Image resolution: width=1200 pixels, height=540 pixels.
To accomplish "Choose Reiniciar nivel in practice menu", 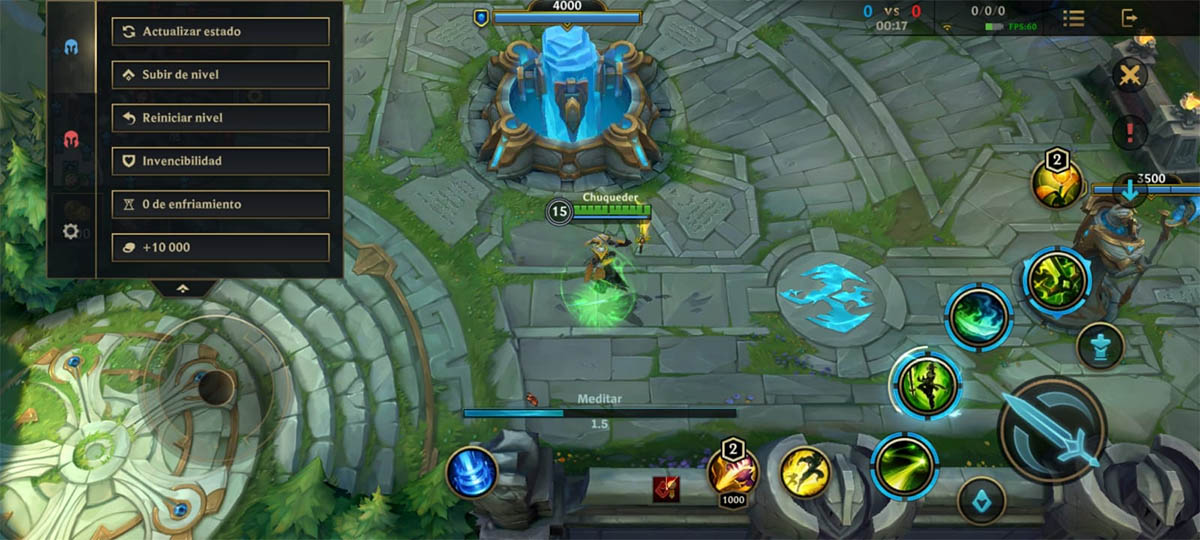I will [x=220, y=118].
